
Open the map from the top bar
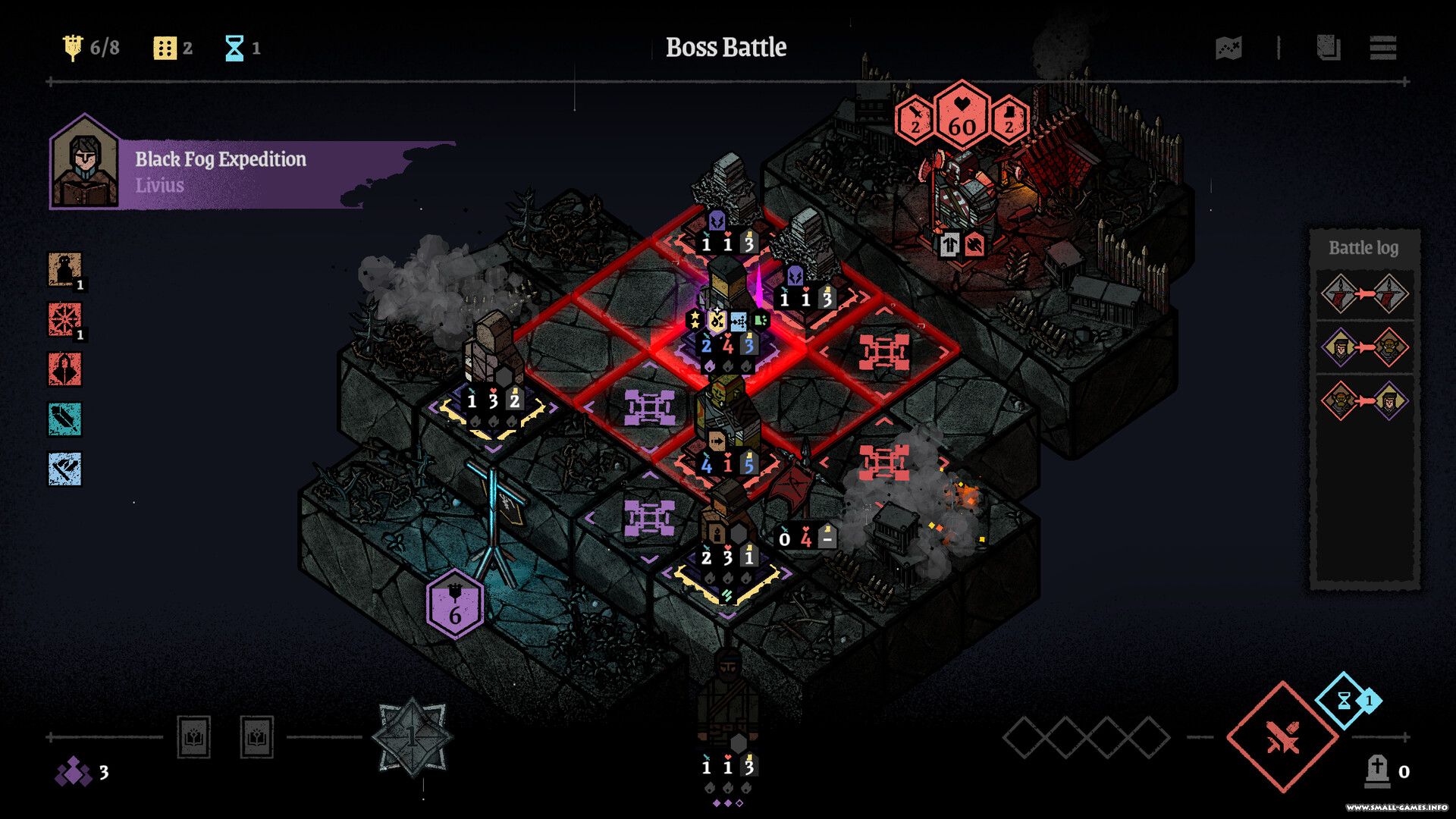pyautogui.click(x=1228, y=48)
